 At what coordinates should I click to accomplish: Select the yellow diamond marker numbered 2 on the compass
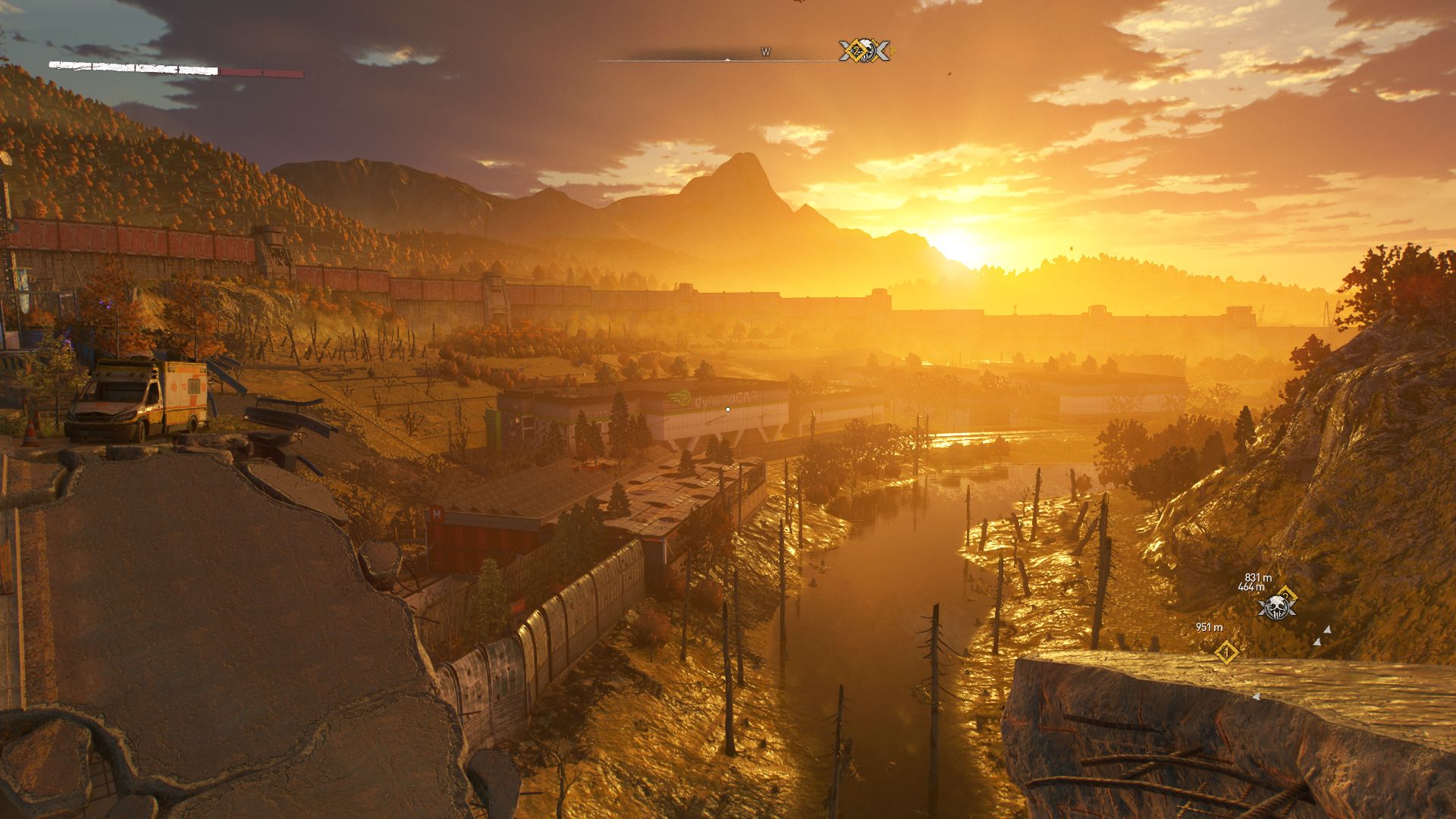click(856, 51)
